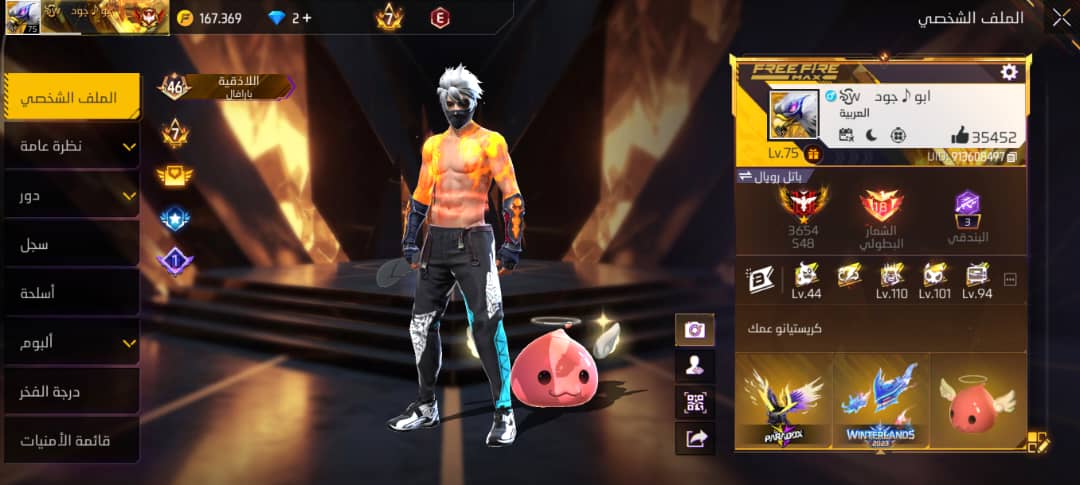Select the الملف الشخصي tab

coord(70,97)
